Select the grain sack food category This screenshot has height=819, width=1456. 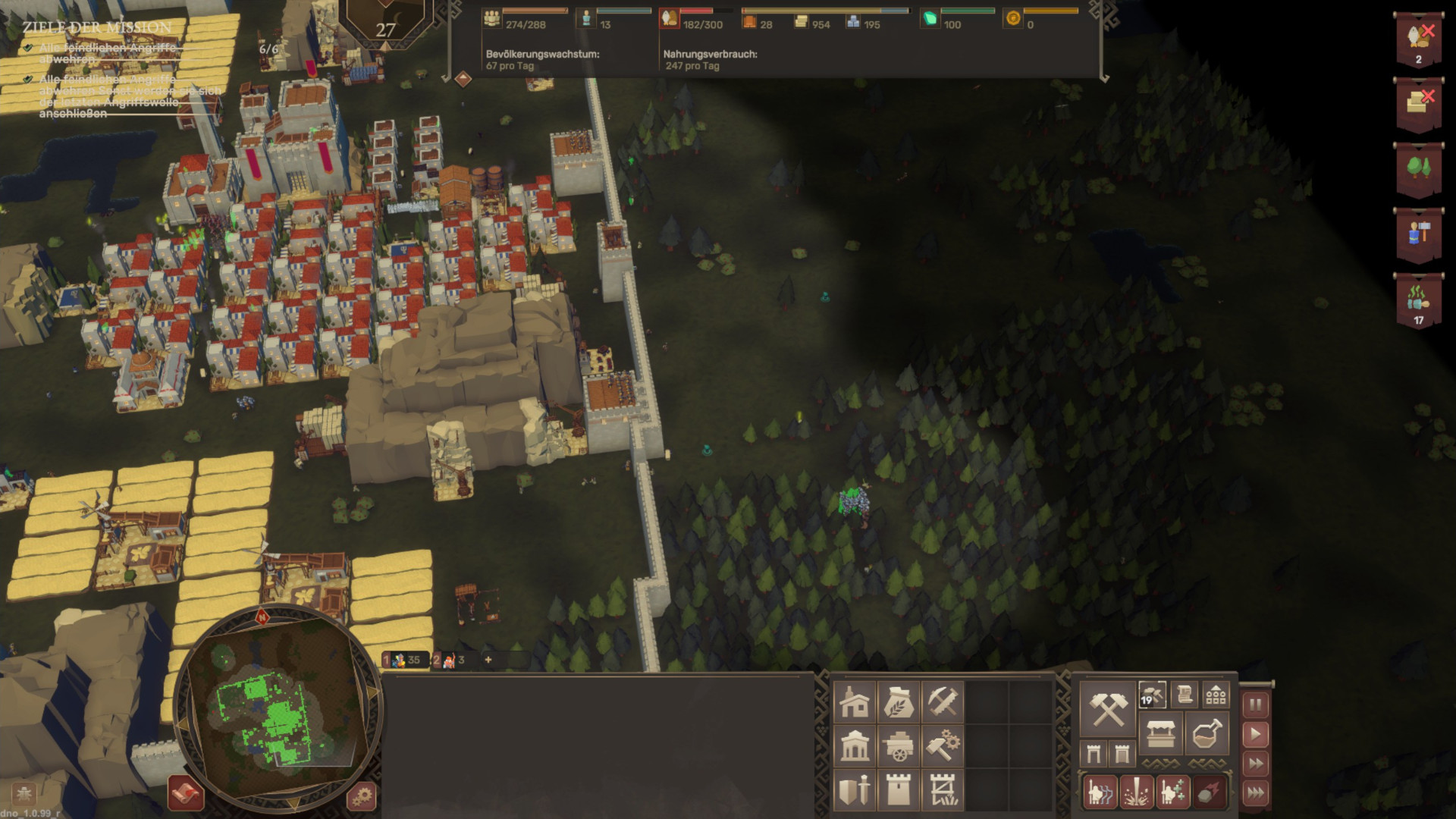[898, 702]
